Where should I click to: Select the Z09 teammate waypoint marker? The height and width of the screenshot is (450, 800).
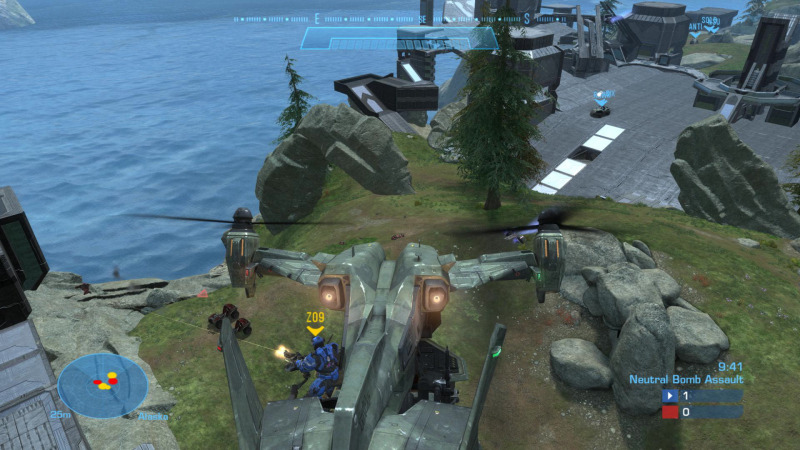[x=315, y=323]
